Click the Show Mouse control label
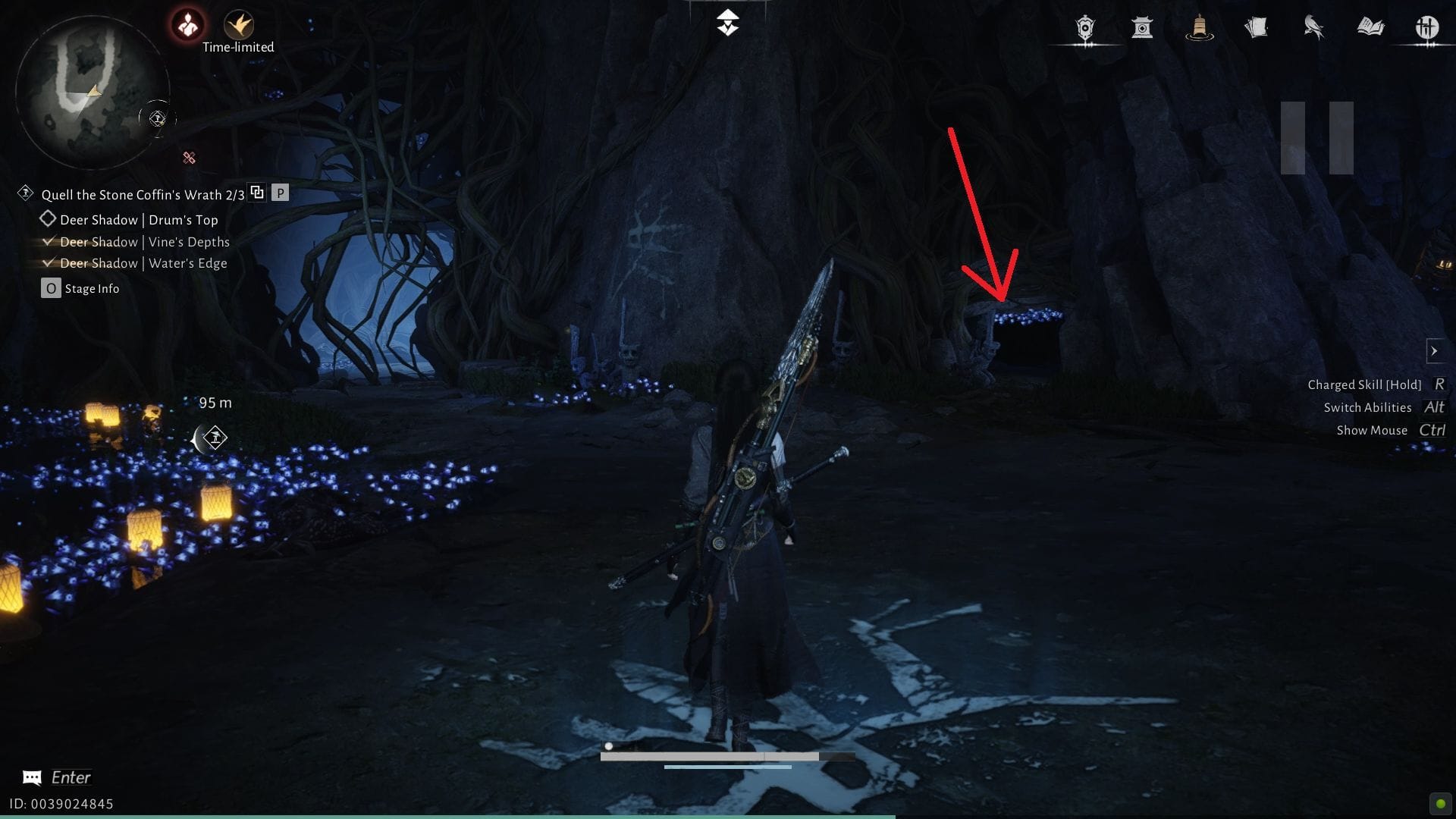This screenshot has height=819, width=1456. [x=1372, y=430]
